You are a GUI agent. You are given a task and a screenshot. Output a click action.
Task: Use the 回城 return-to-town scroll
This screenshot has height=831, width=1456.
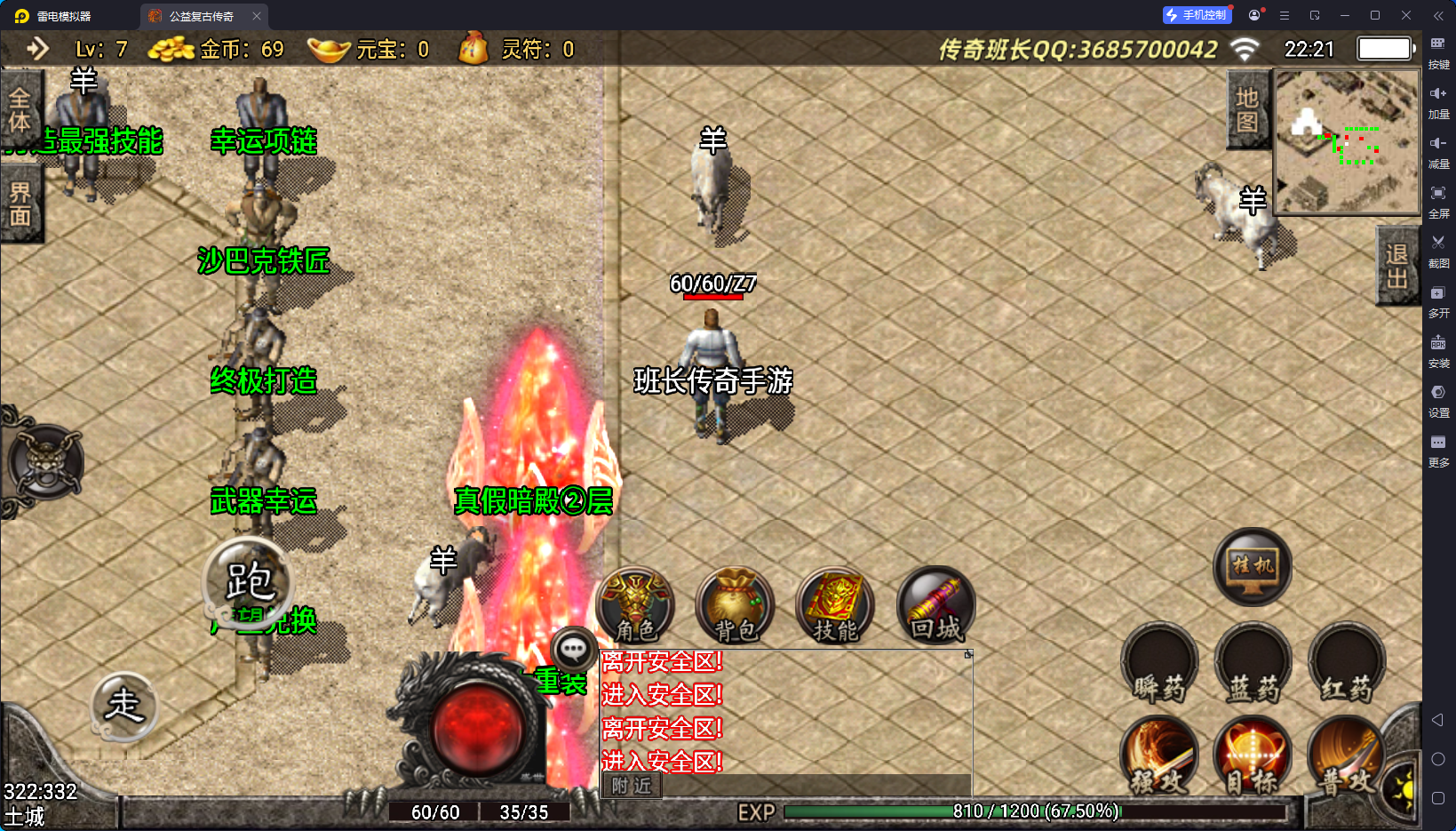(935, 605)
